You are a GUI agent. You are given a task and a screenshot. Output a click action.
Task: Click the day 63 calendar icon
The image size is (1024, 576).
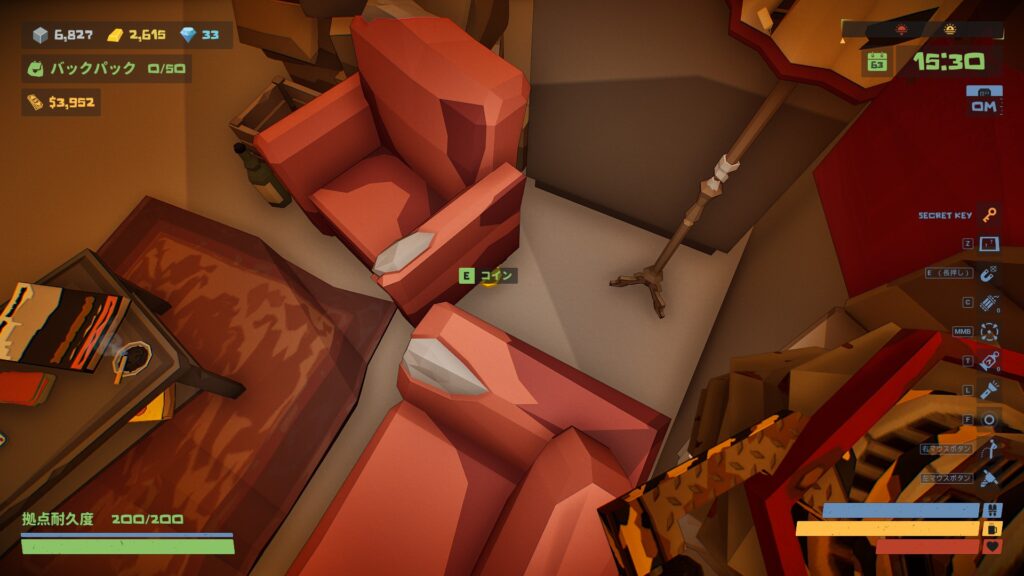coord(877,62)
